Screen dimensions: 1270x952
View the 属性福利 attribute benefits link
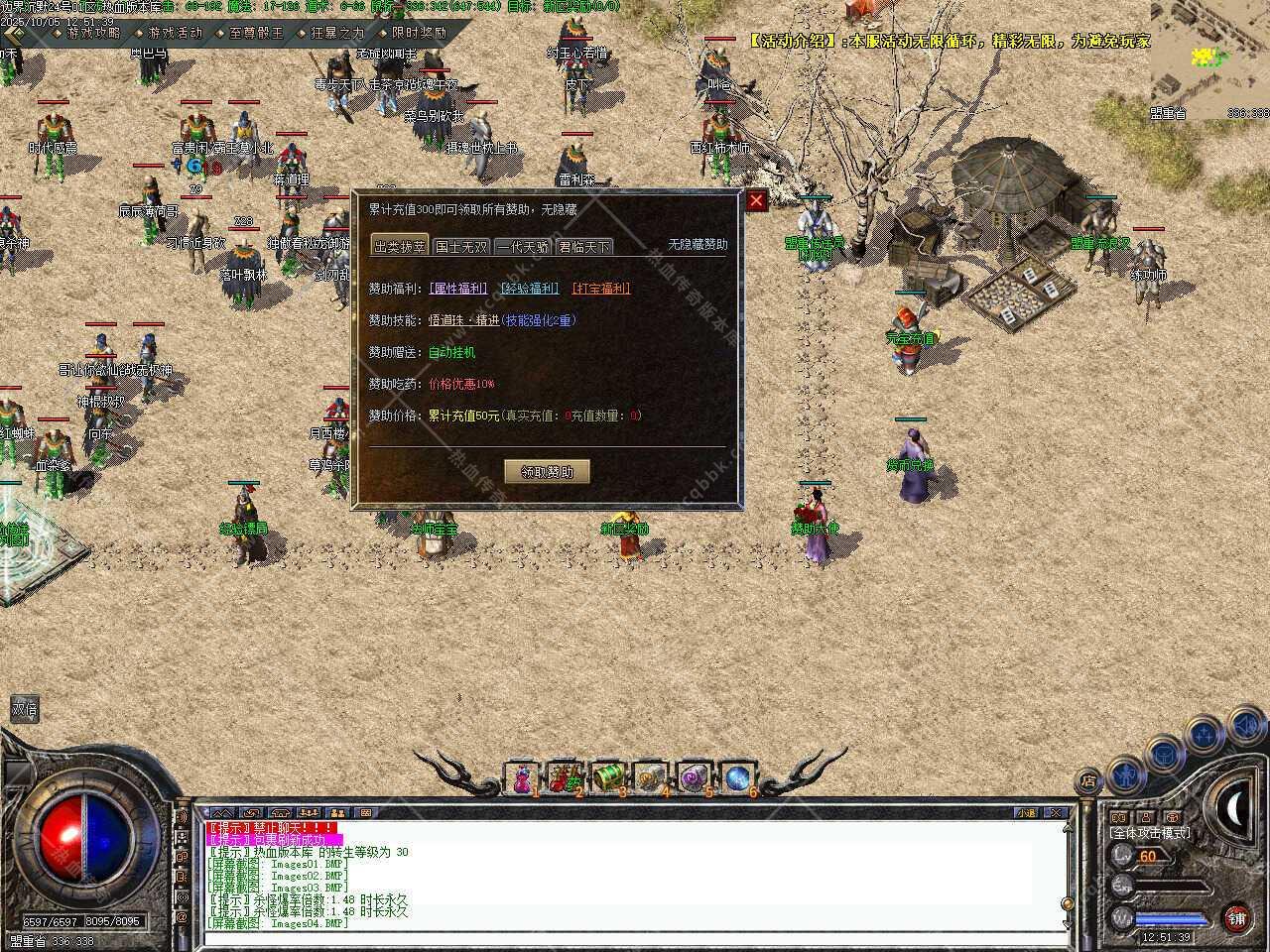pos(458,289)
